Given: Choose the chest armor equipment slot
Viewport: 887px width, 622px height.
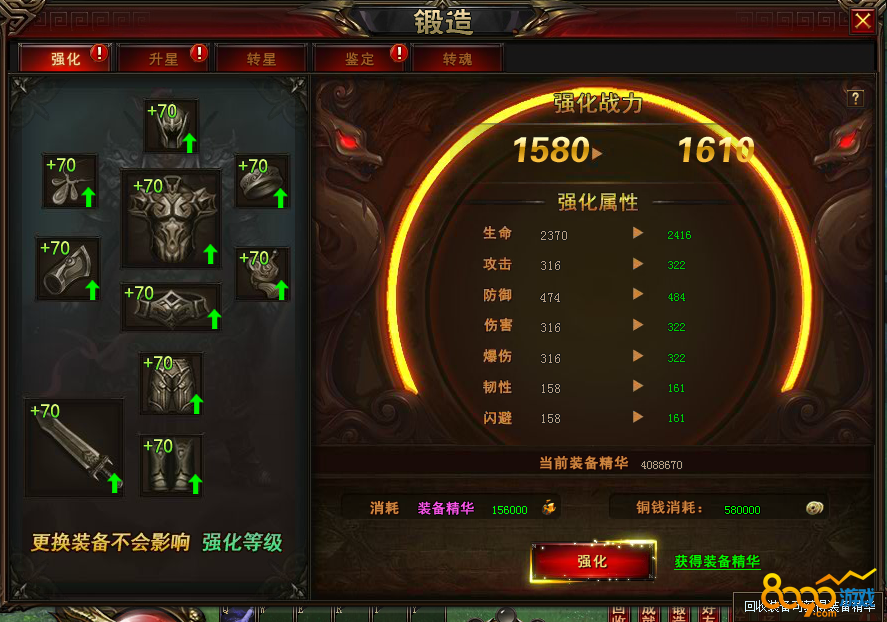Looking at the screenshot, I should [171, 219].
